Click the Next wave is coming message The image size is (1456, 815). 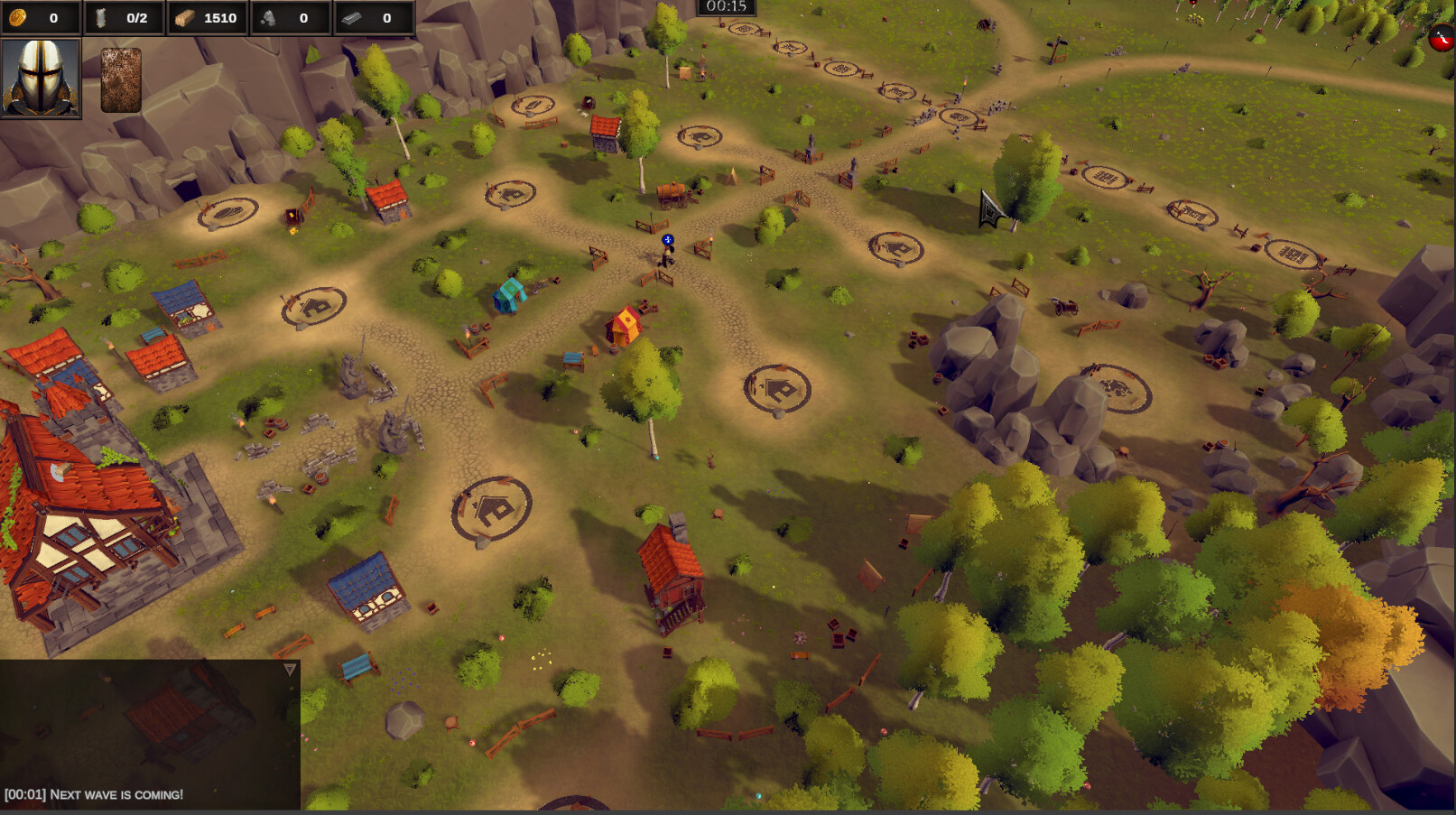tap(93, 795)
